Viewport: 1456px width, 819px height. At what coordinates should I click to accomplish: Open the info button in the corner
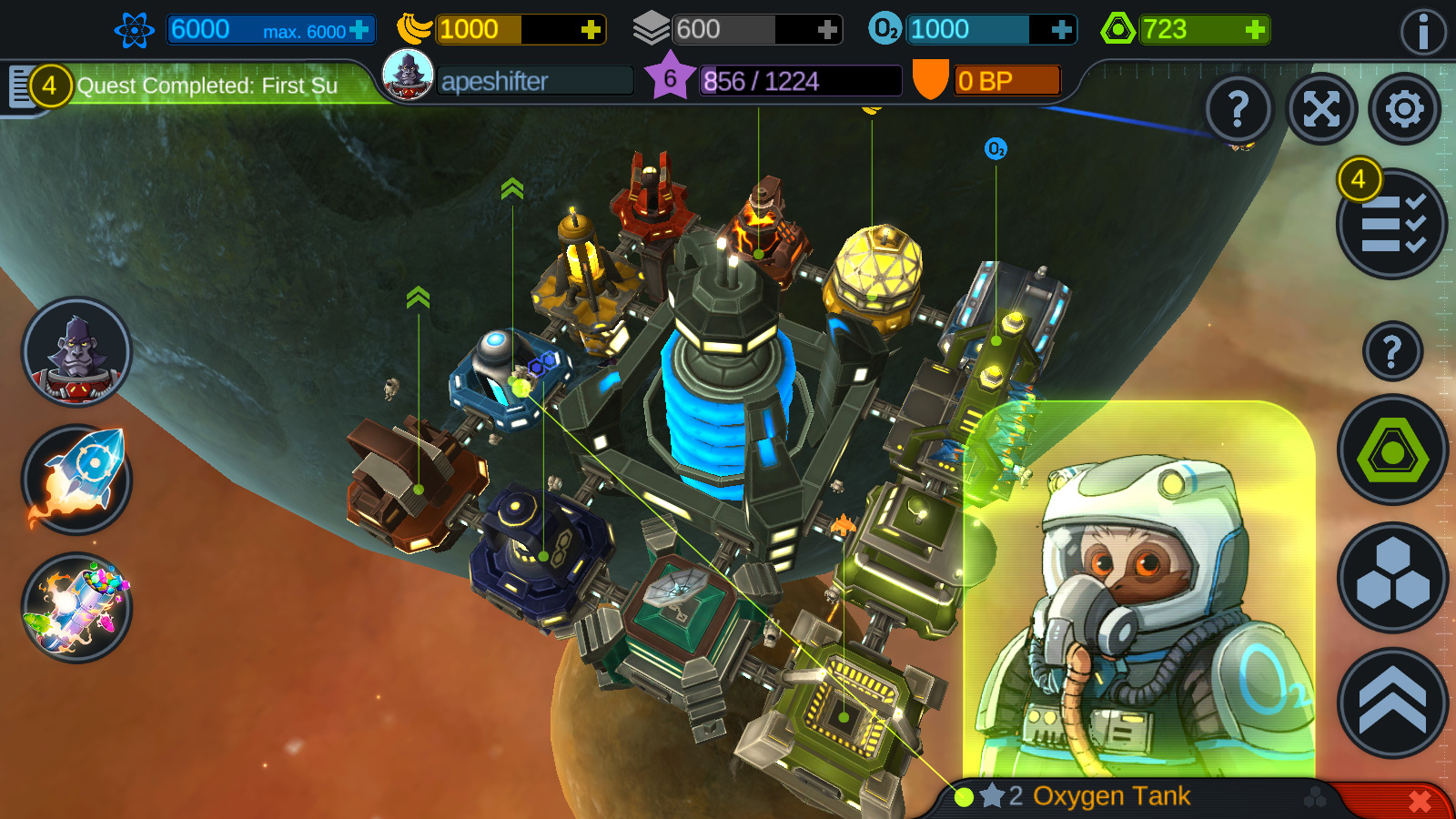point(1422,33)
